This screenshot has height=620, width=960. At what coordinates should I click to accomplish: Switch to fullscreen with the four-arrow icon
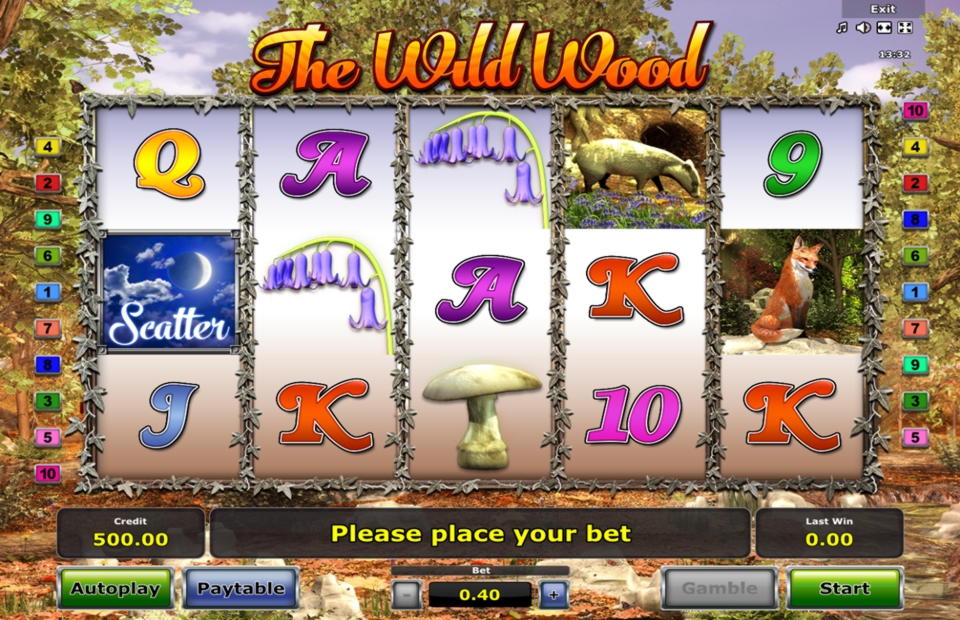point(905,27)
